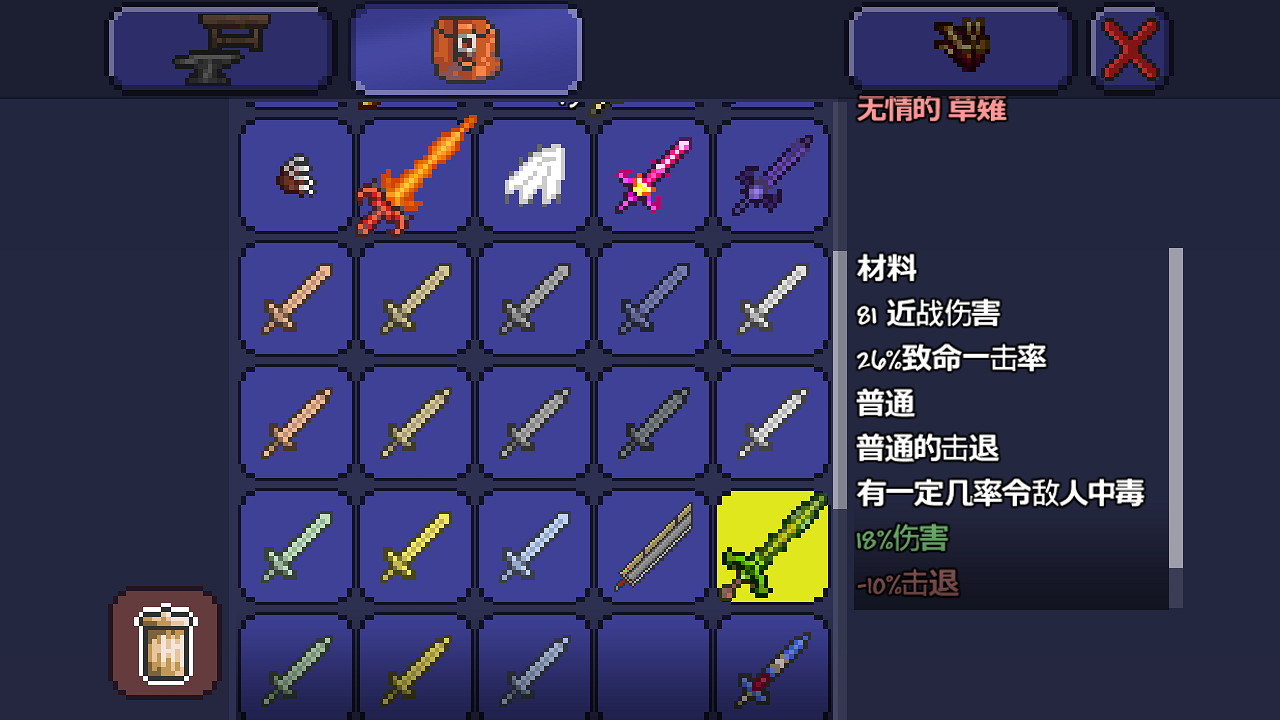Click the copper shortsword in the second row
This screenshot has width=1280, height=720.
pos(294,299)
